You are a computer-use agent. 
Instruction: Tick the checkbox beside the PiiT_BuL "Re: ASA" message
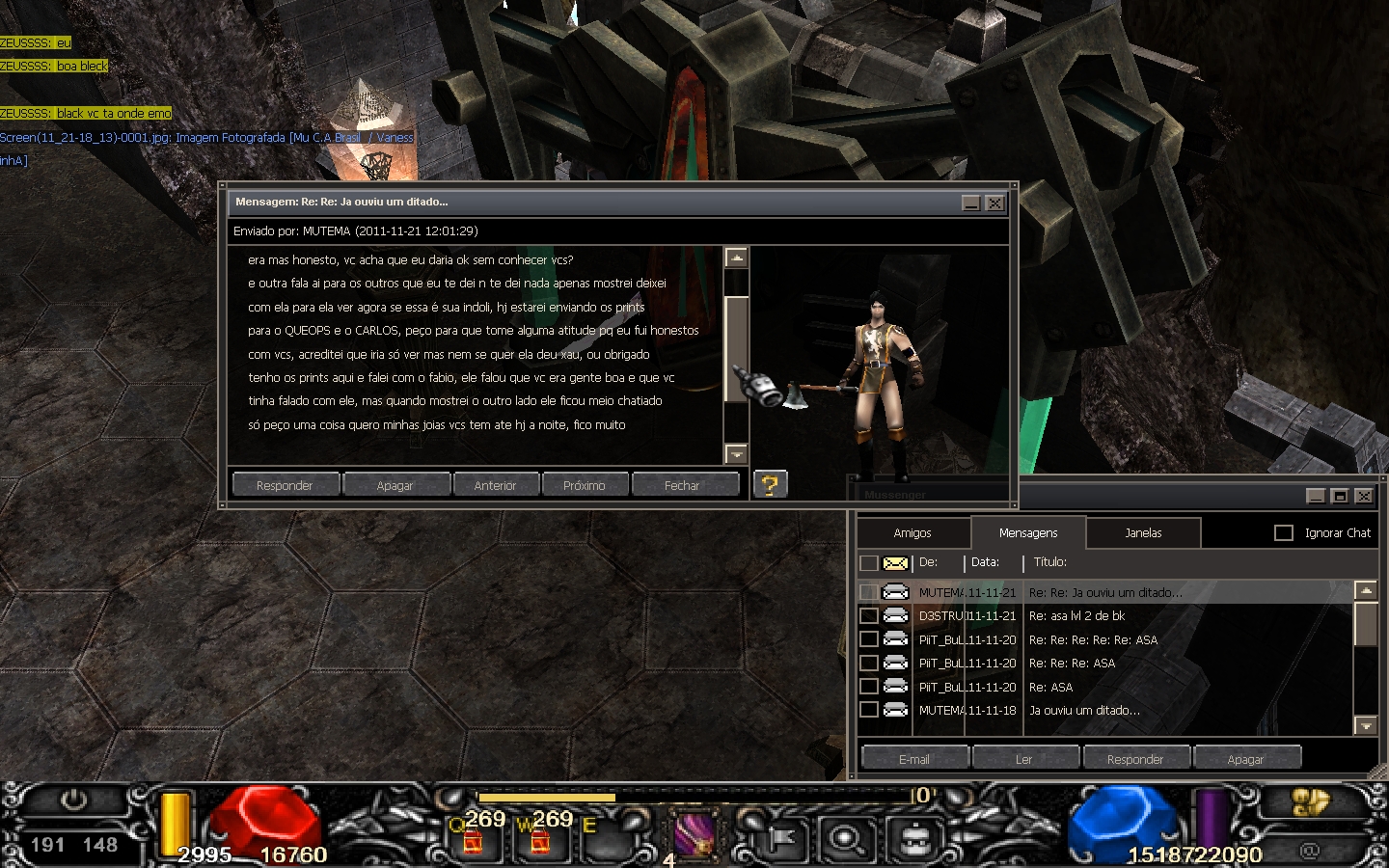pos(869,687)
